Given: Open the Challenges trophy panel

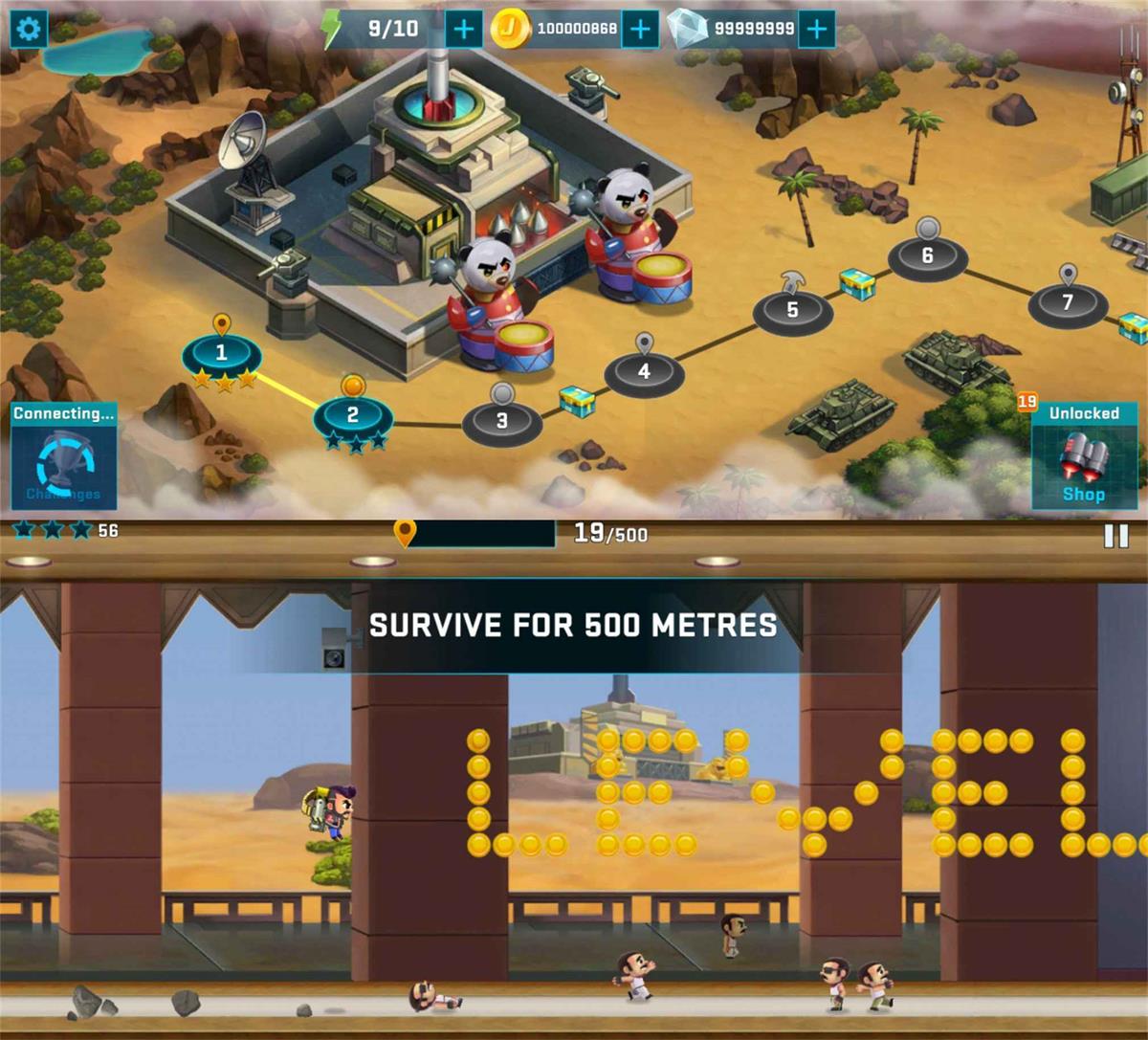Looking at the screenshot, I should tap(64, 456).
